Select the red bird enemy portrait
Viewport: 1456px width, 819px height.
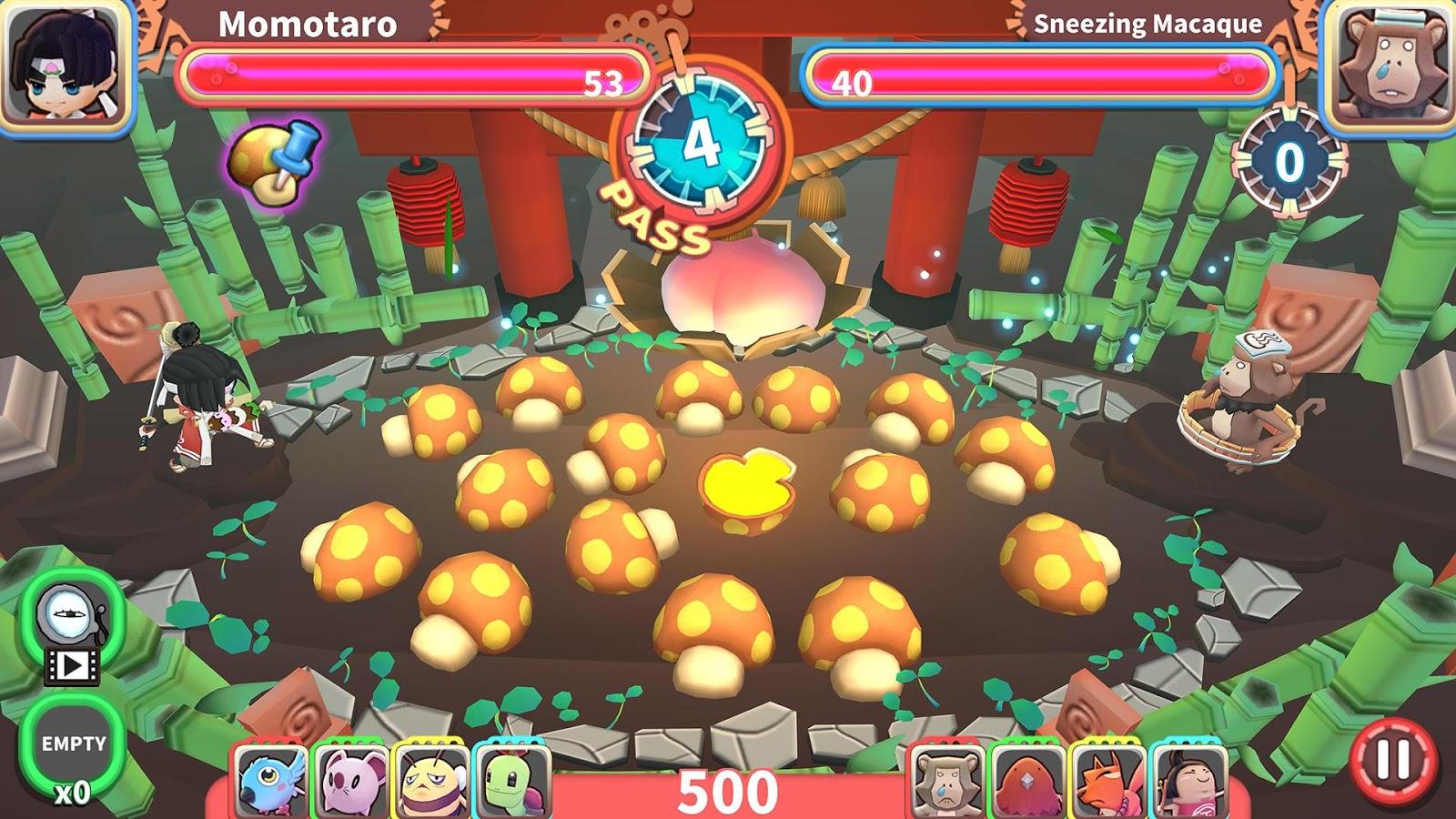pos(1027,781)
